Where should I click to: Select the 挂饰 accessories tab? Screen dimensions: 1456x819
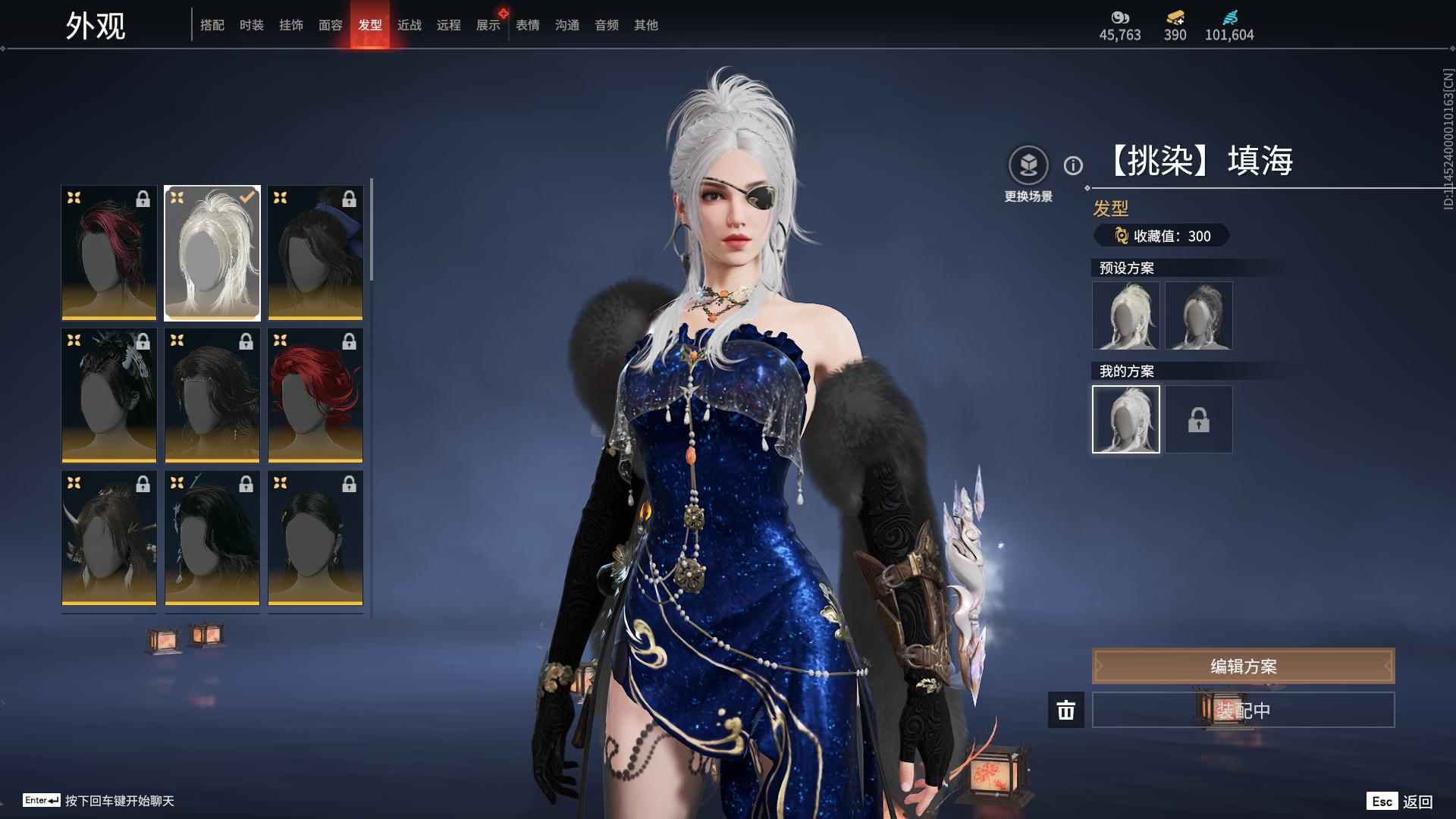290,25
